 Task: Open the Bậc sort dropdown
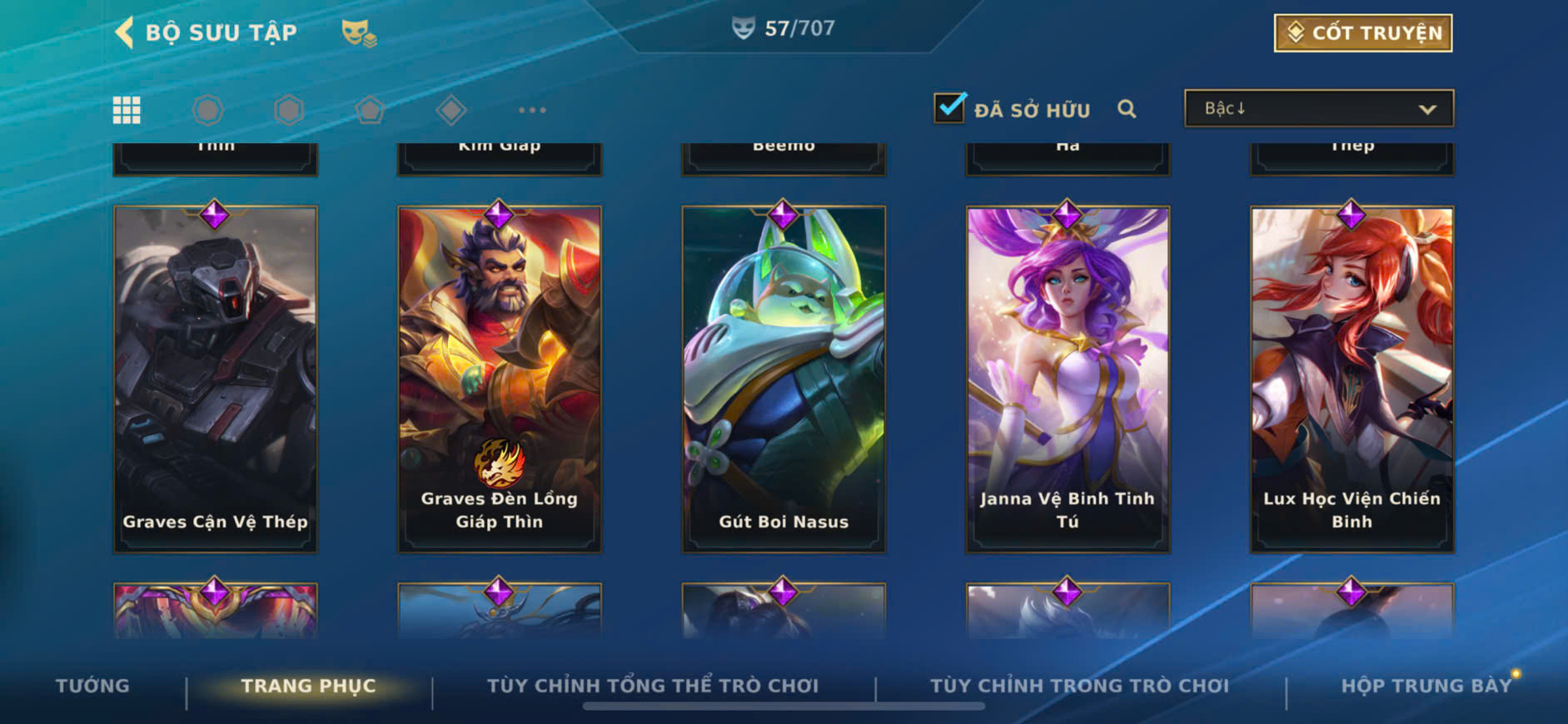point(1318,109)
